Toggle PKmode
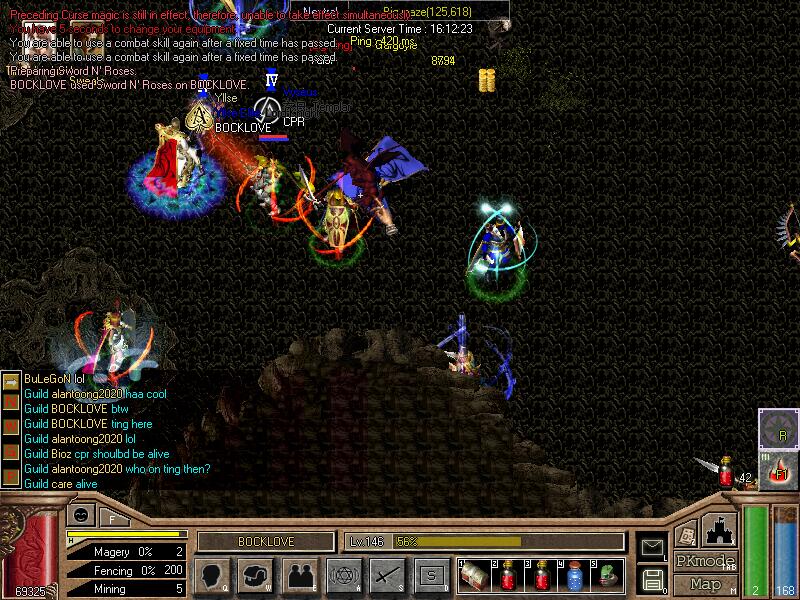This screenshot has width=800, height=600. 705,561
